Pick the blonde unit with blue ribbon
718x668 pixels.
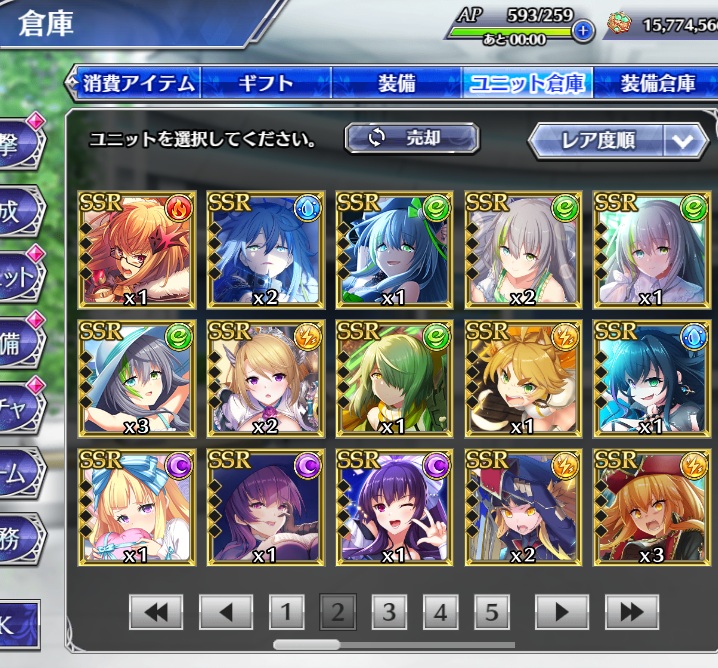pyautogui.click(x=136, y=507)
